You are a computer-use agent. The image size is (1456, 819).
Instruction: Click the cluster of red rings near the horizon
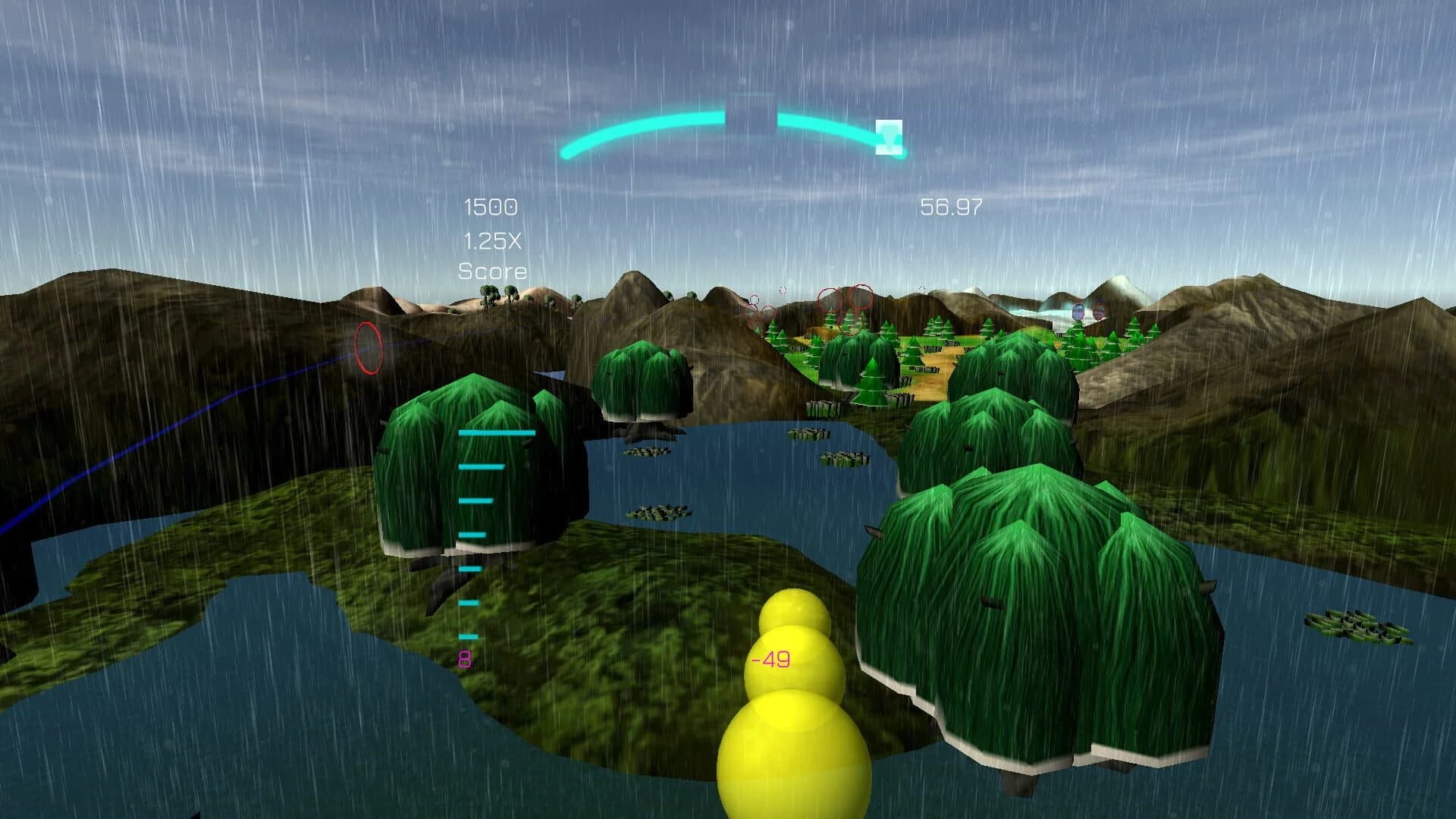pyautogui.click(x=849, y=303)
